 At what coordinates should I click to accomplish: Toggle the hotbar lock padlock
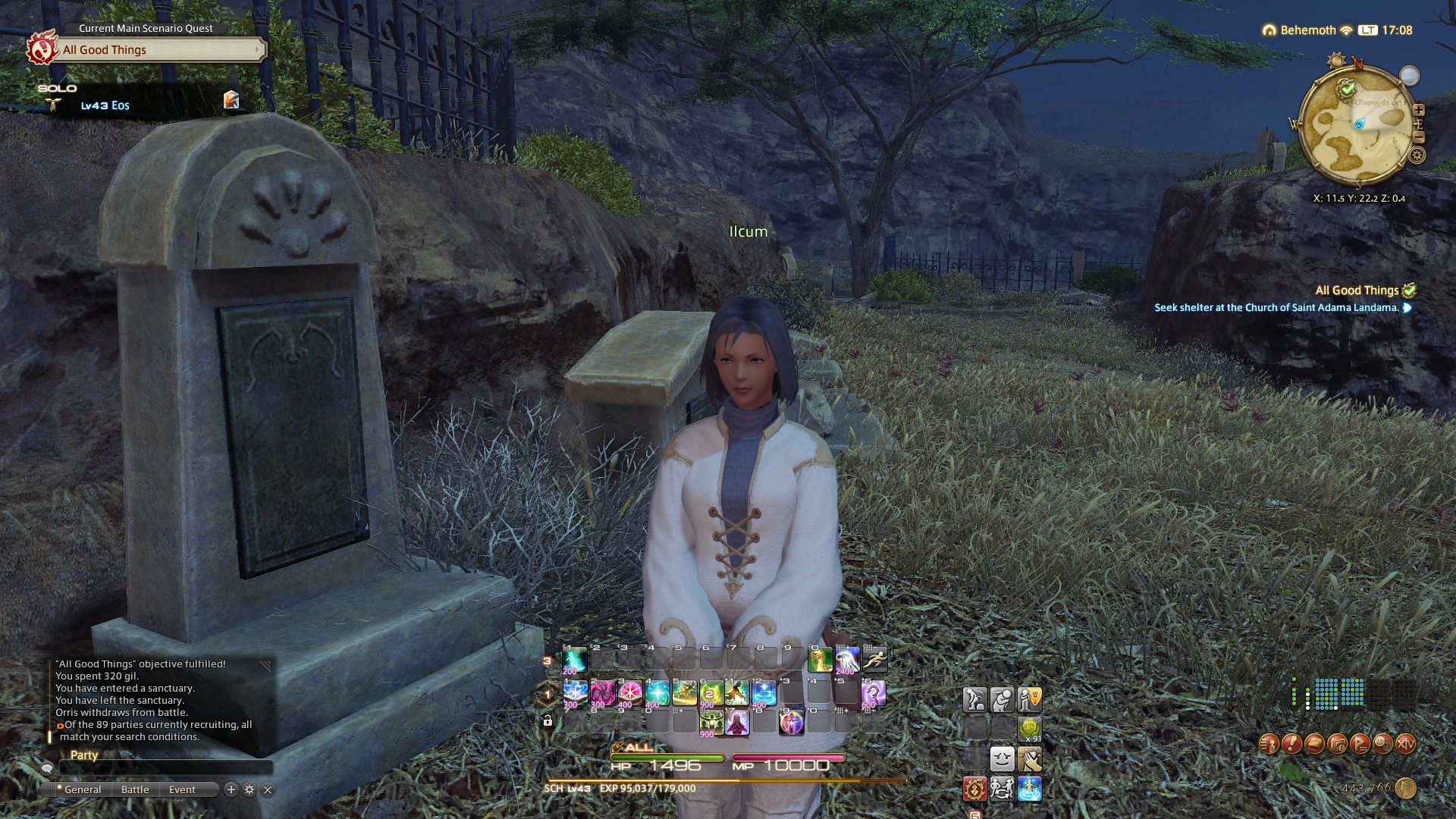(x=548, y=720)
